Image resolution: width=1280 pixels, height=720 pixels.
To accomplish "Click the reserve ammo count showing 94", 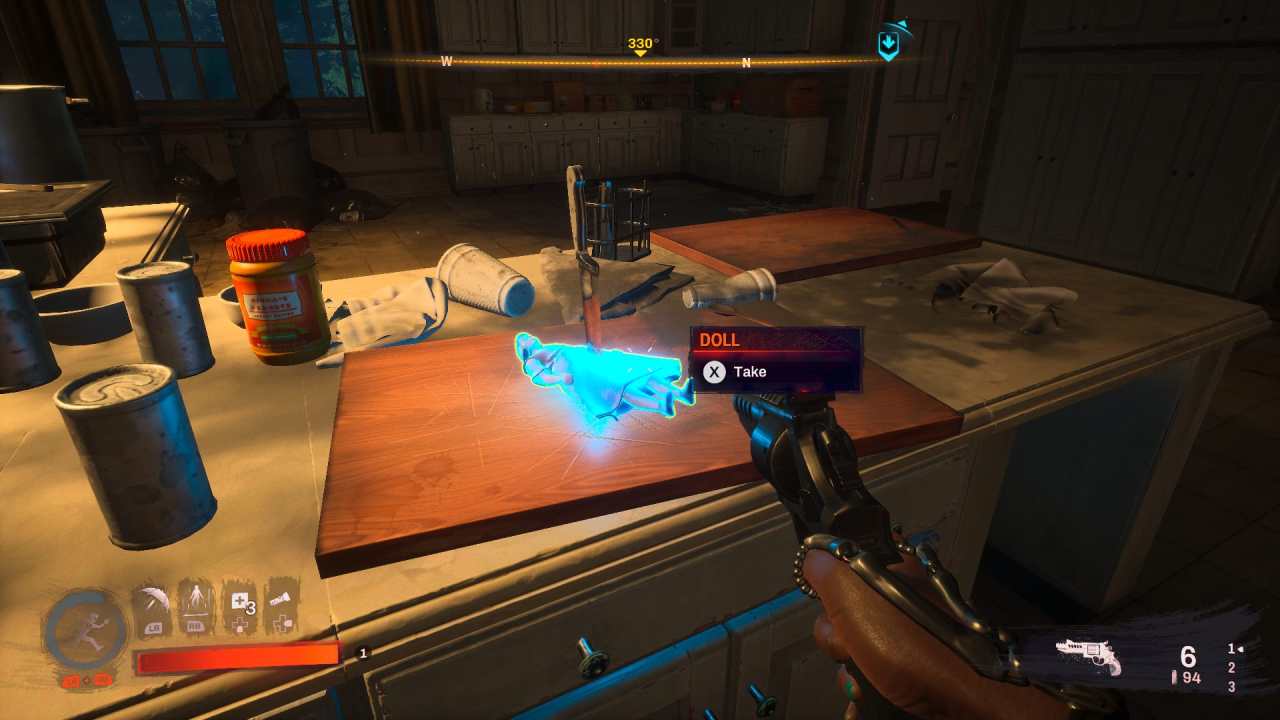I will [x=1191, y=678].
